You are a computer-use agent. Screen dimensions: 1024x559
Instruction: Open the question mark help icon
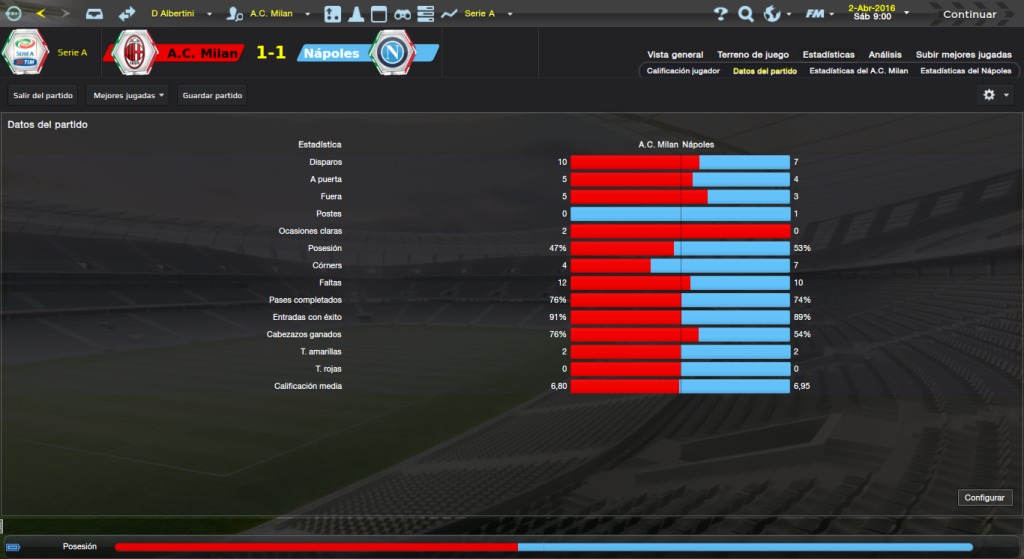[x=720, y=14]
